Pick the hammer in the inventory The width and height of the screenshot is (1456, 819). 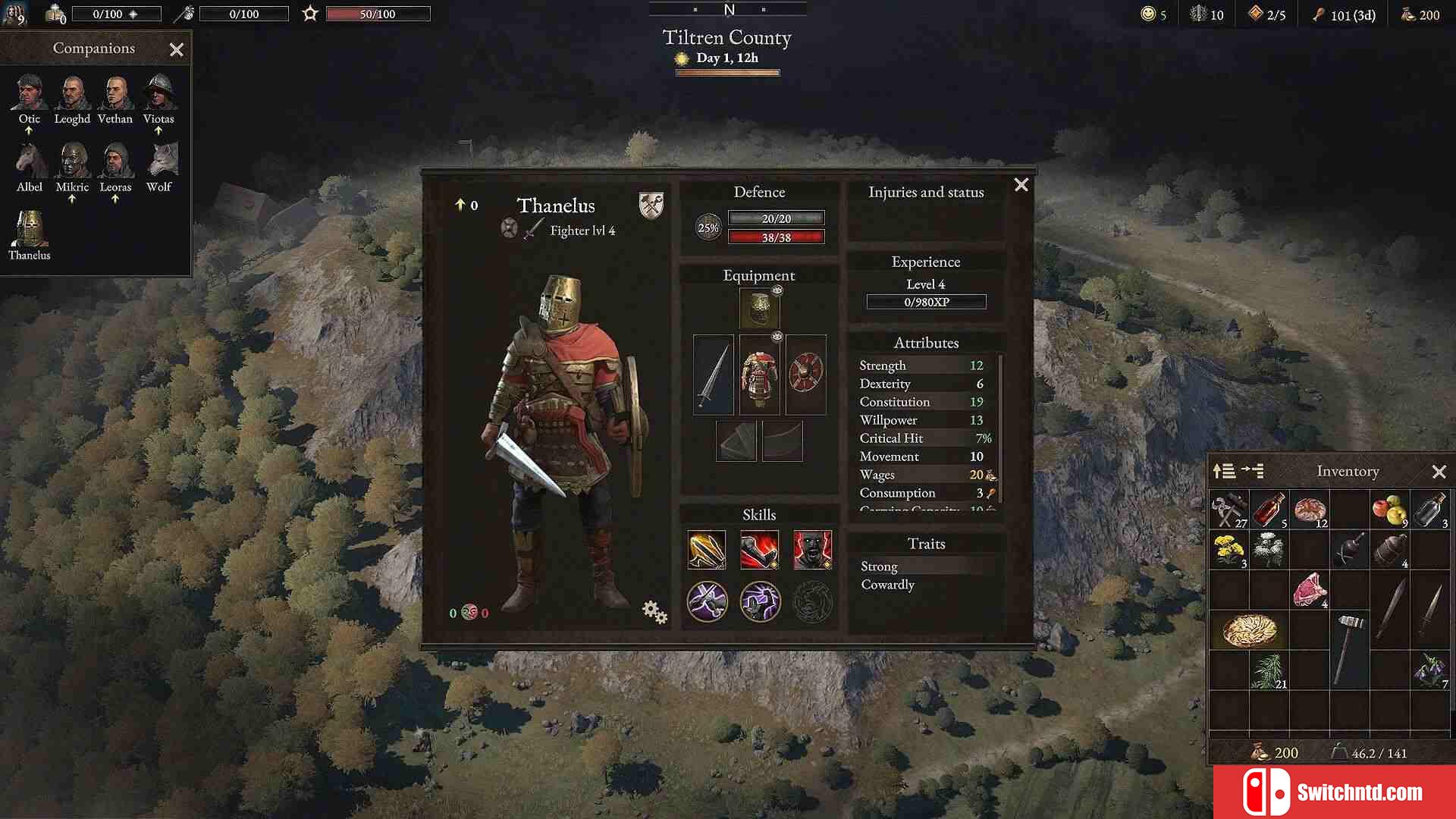[x=1349, y=647]
